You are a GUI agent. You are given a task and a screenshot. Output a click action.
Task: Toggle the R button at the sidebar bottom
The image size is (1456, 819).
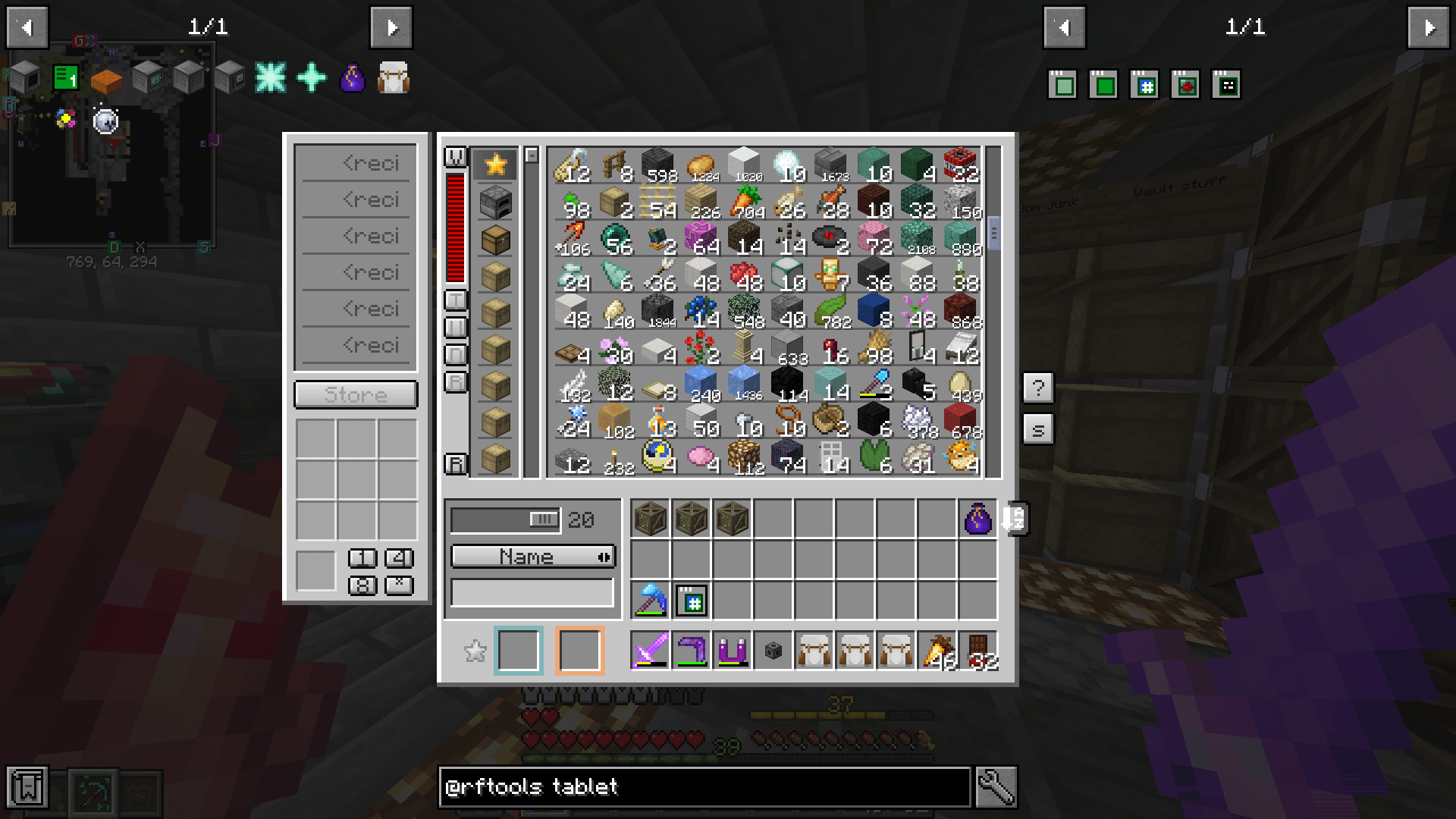[x=455, y=463]
